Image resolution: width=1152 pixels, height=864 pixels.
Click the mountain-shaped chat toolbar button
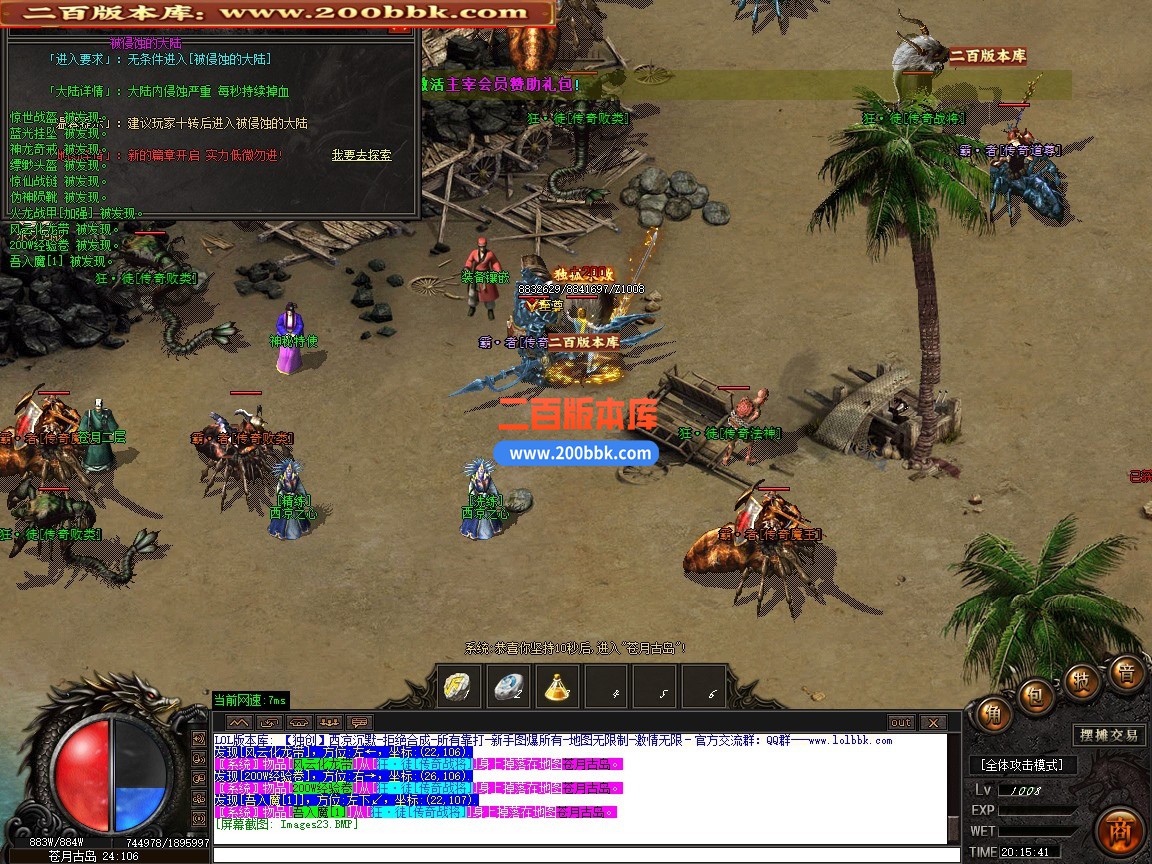[239, 722]
